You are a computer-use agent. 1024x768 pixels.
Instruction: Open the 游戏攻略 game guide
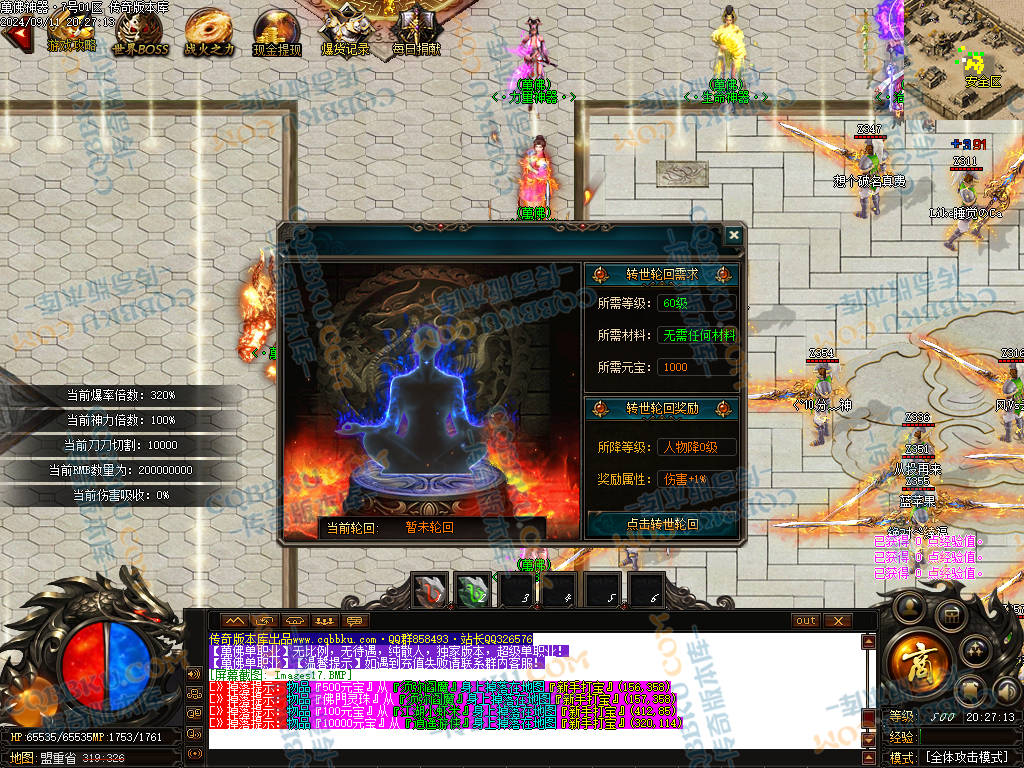(71, 31)
